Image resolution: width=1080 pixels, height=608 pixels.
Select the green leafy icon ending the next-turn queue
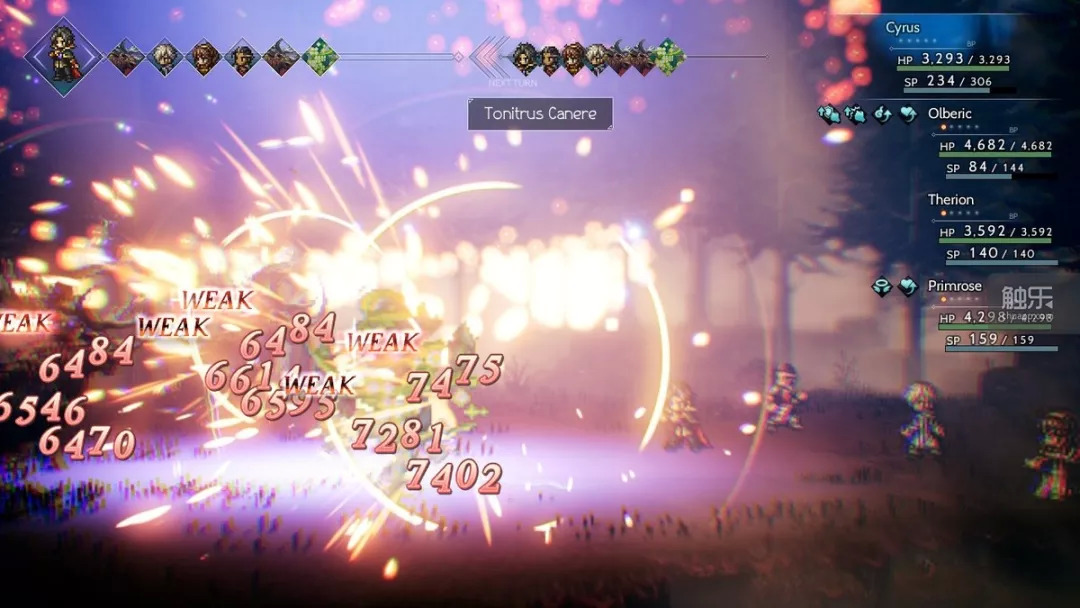click(x=668, y=57)
